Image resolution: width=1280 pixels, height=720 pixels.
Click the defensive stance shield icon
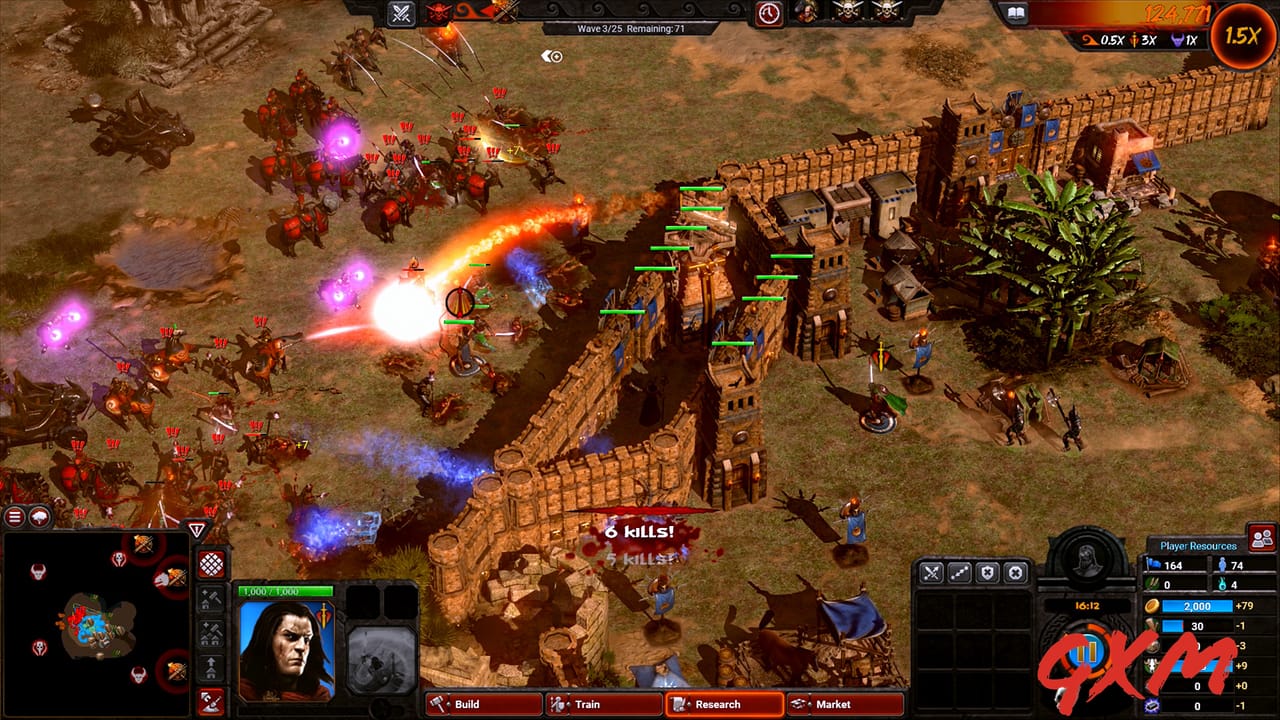pos(986,572)
